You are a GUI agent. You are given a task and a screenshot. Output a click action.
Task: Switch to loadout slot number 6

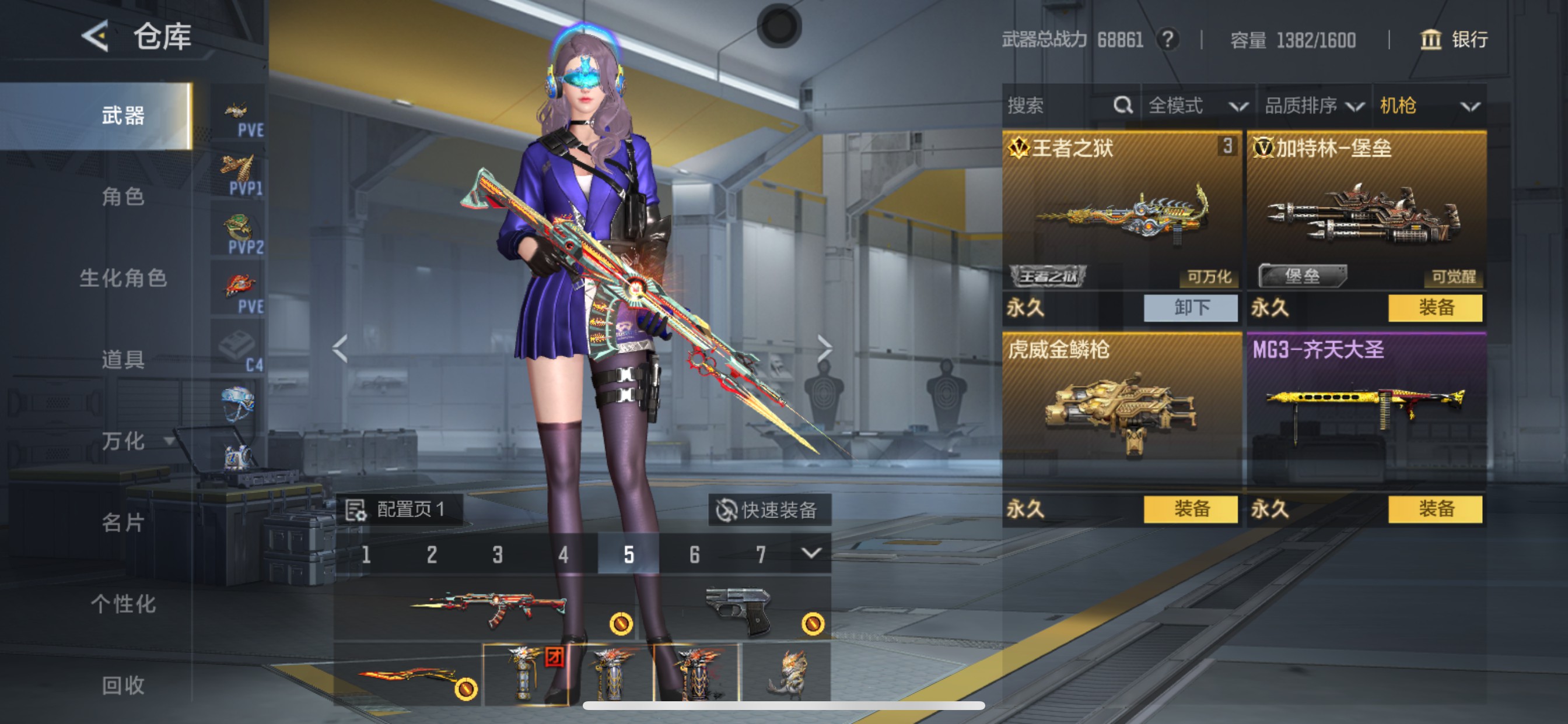tap(695, 554)
